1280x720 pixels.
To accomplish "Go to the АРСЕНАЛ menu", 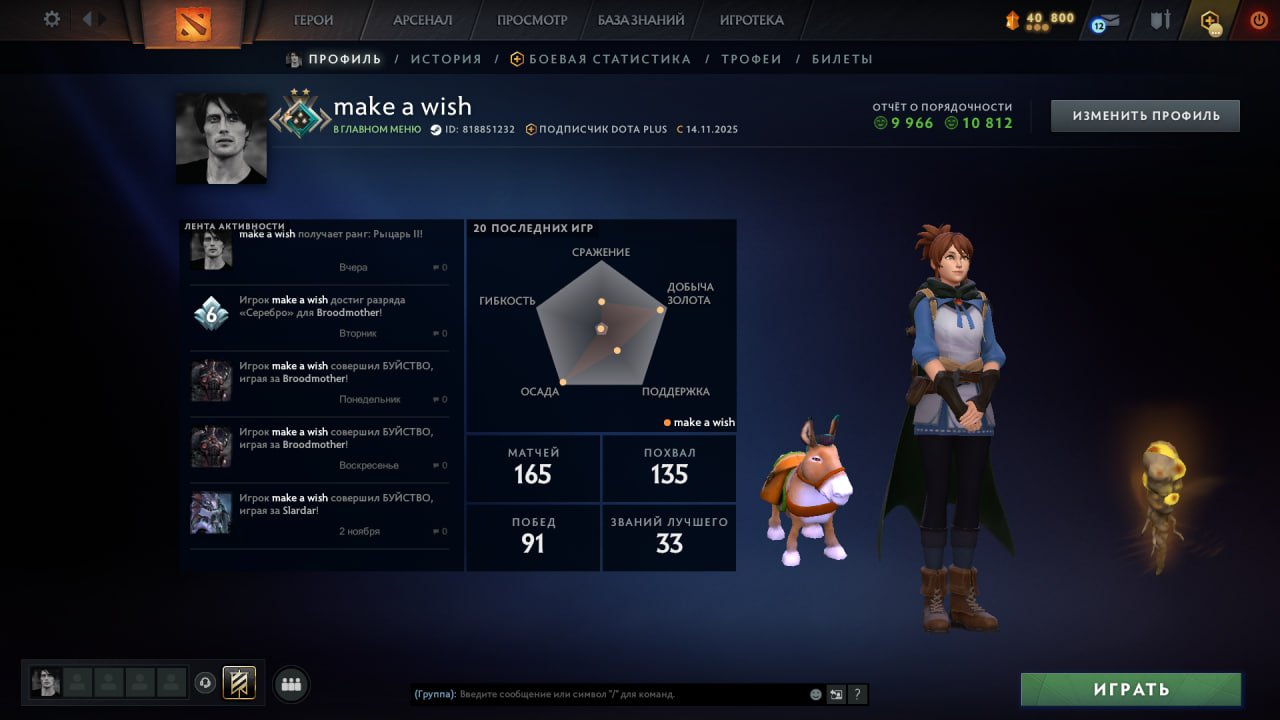I will [x=422, y=20].
